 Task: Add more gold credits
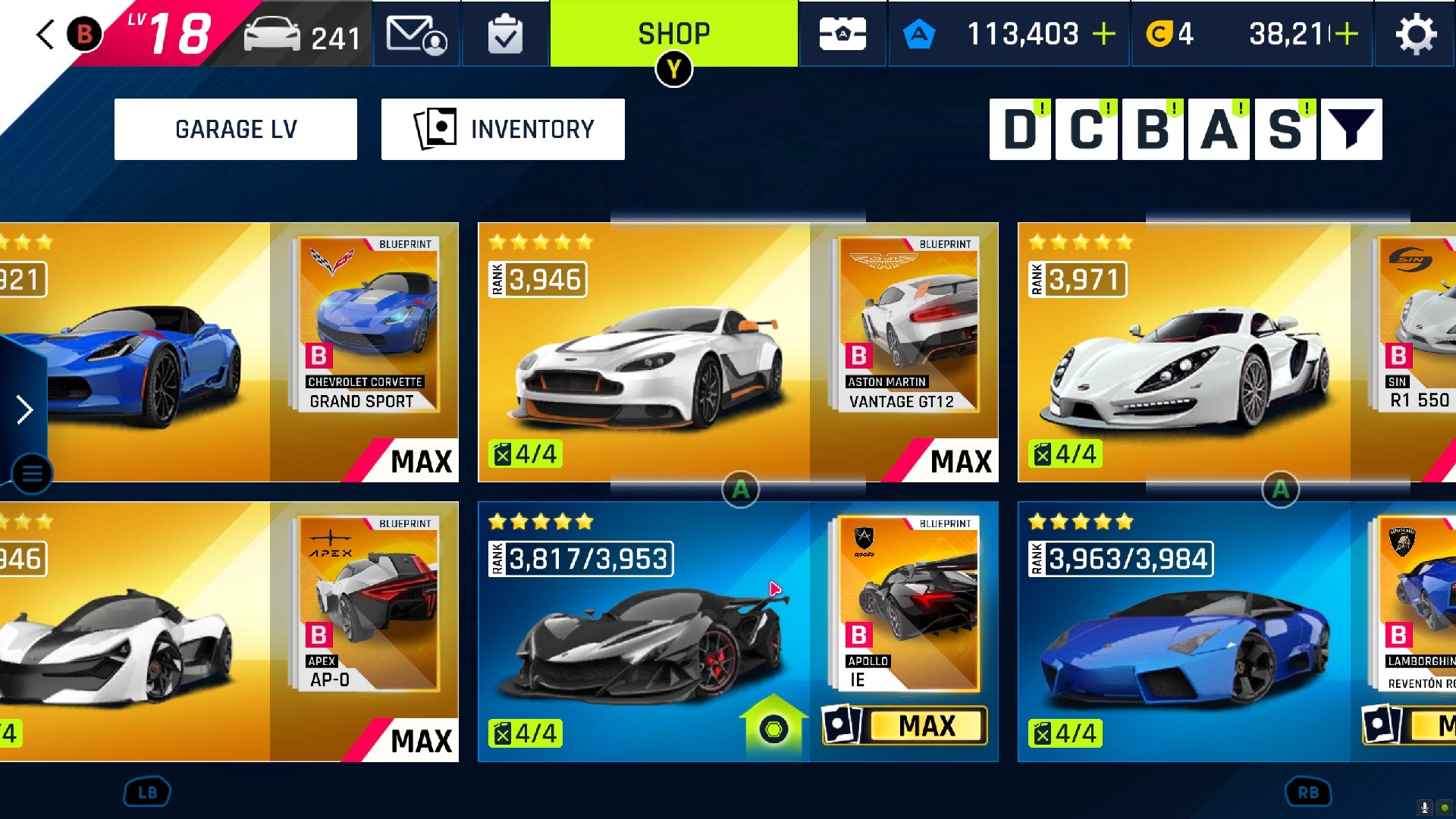tap(1347, 34)
